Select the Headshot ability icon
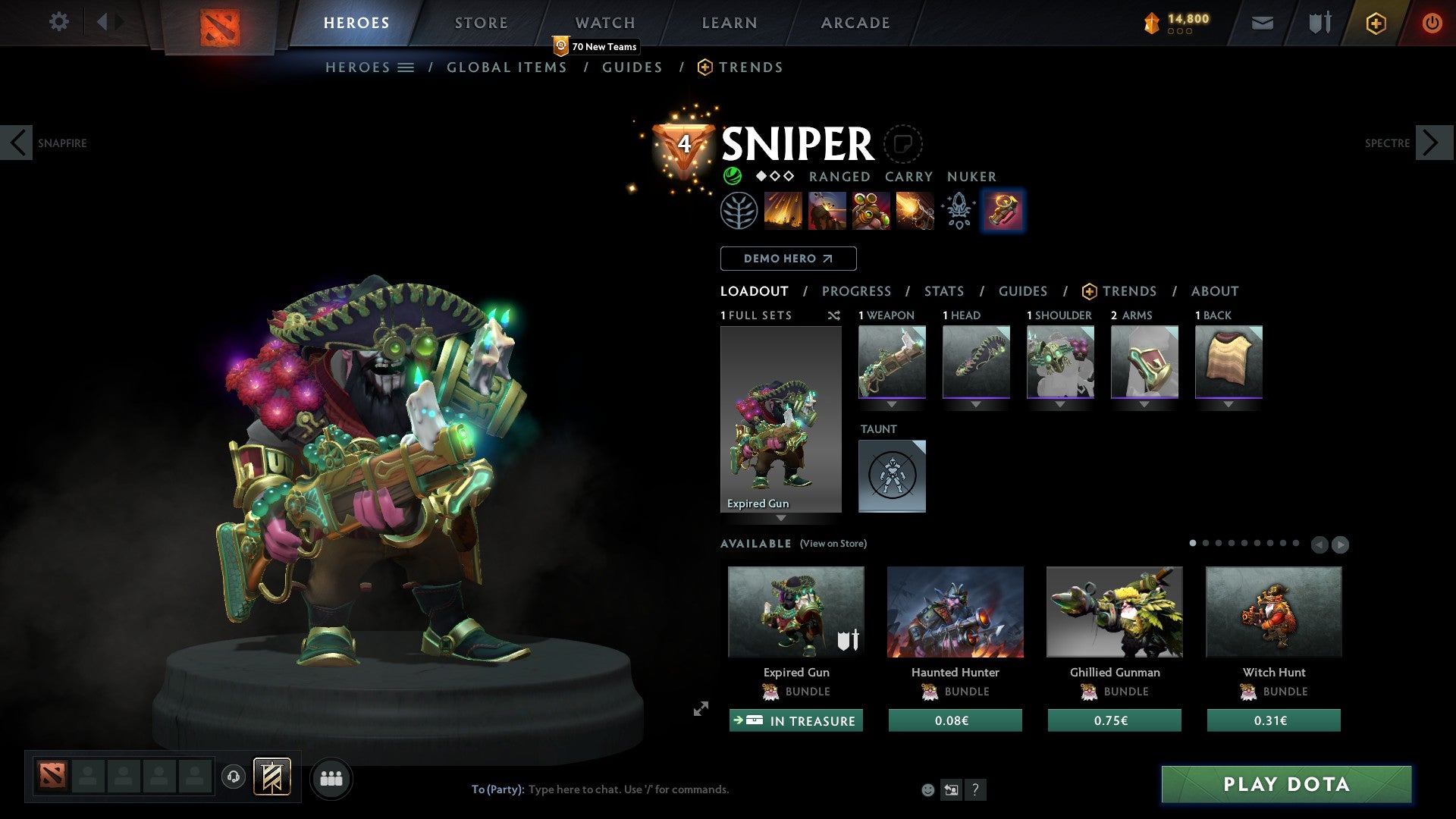The height and width of the screenshot is (819, 1456). point(828,211)
